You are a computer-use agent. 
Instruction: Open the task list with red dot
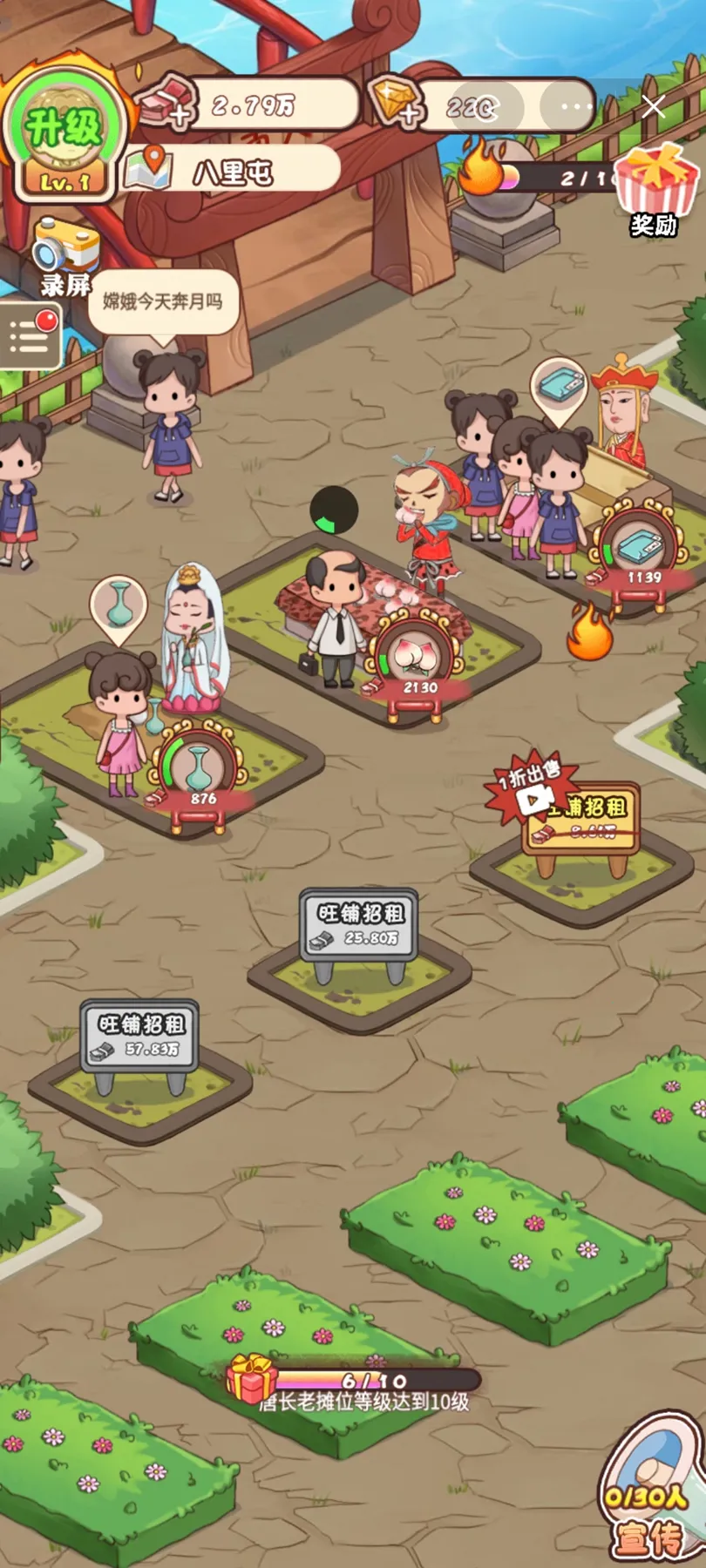pyautogui.click(x=31, y=335)
